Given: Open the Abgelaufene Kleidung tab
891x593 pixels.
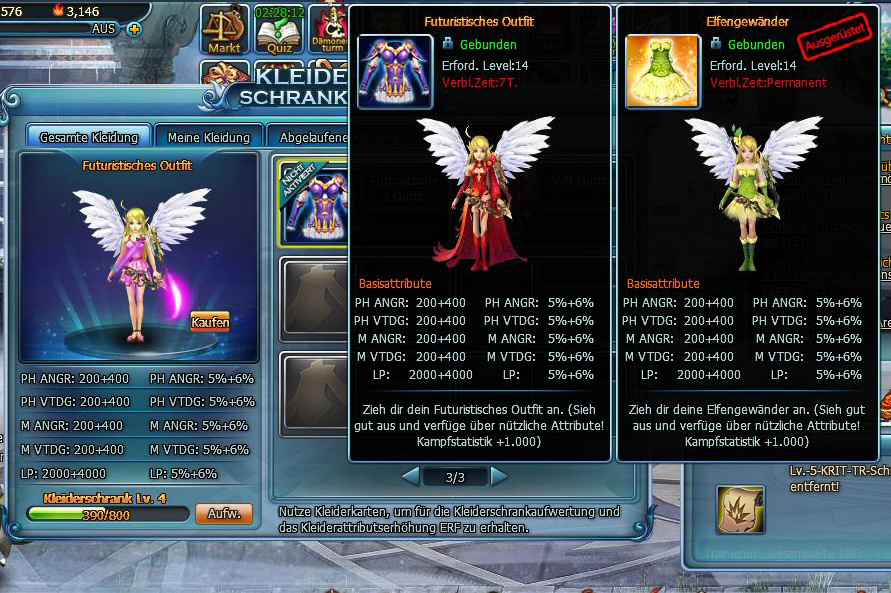Looking at the screenshot, I should [309, 137].
